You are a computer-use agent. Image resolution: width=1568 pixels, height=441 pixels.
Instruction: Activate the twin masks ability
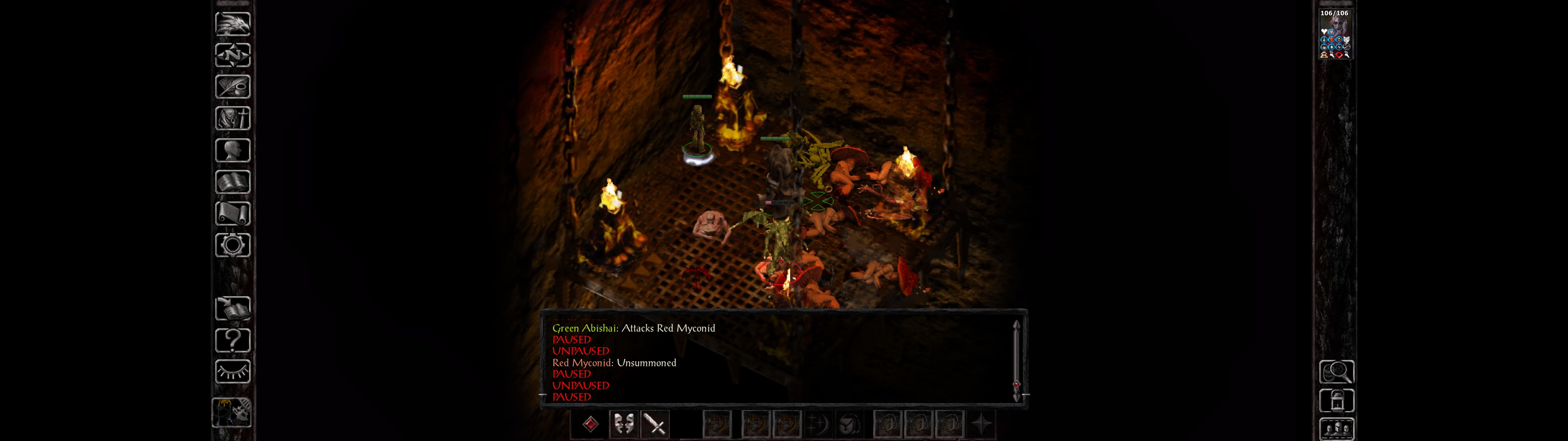point(623,424)
